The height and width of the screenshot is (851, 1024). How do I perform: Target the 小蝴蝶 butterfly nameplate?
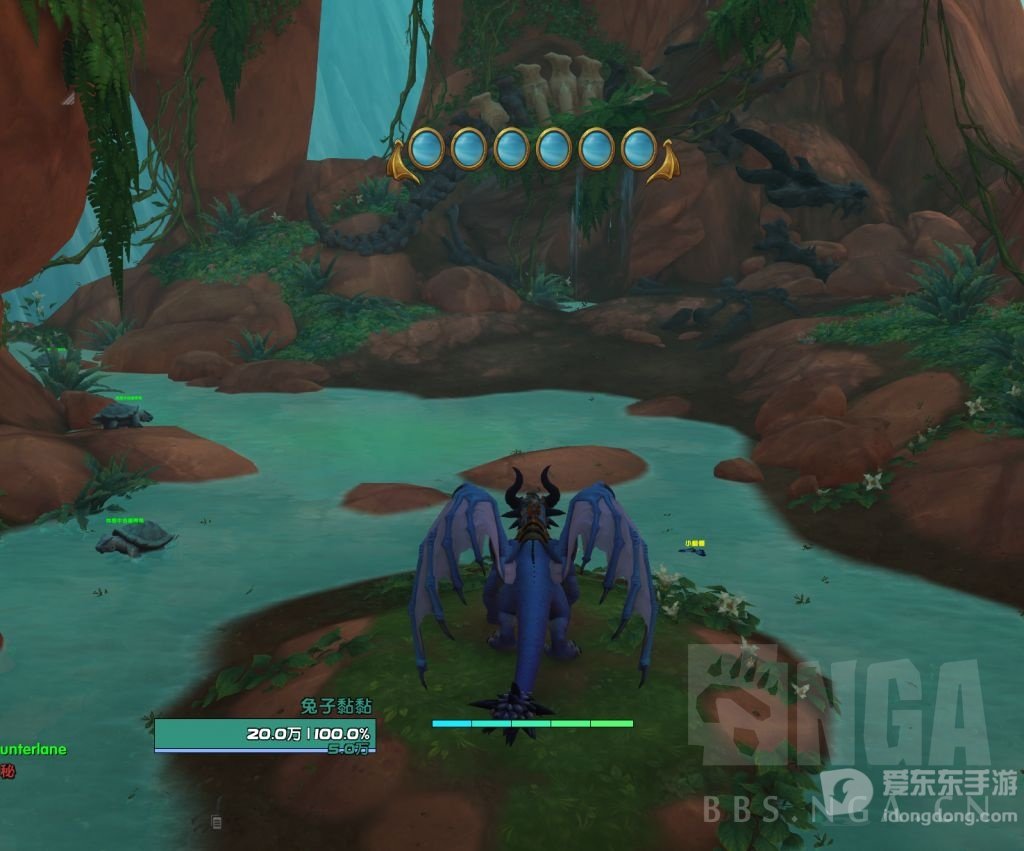695,544
